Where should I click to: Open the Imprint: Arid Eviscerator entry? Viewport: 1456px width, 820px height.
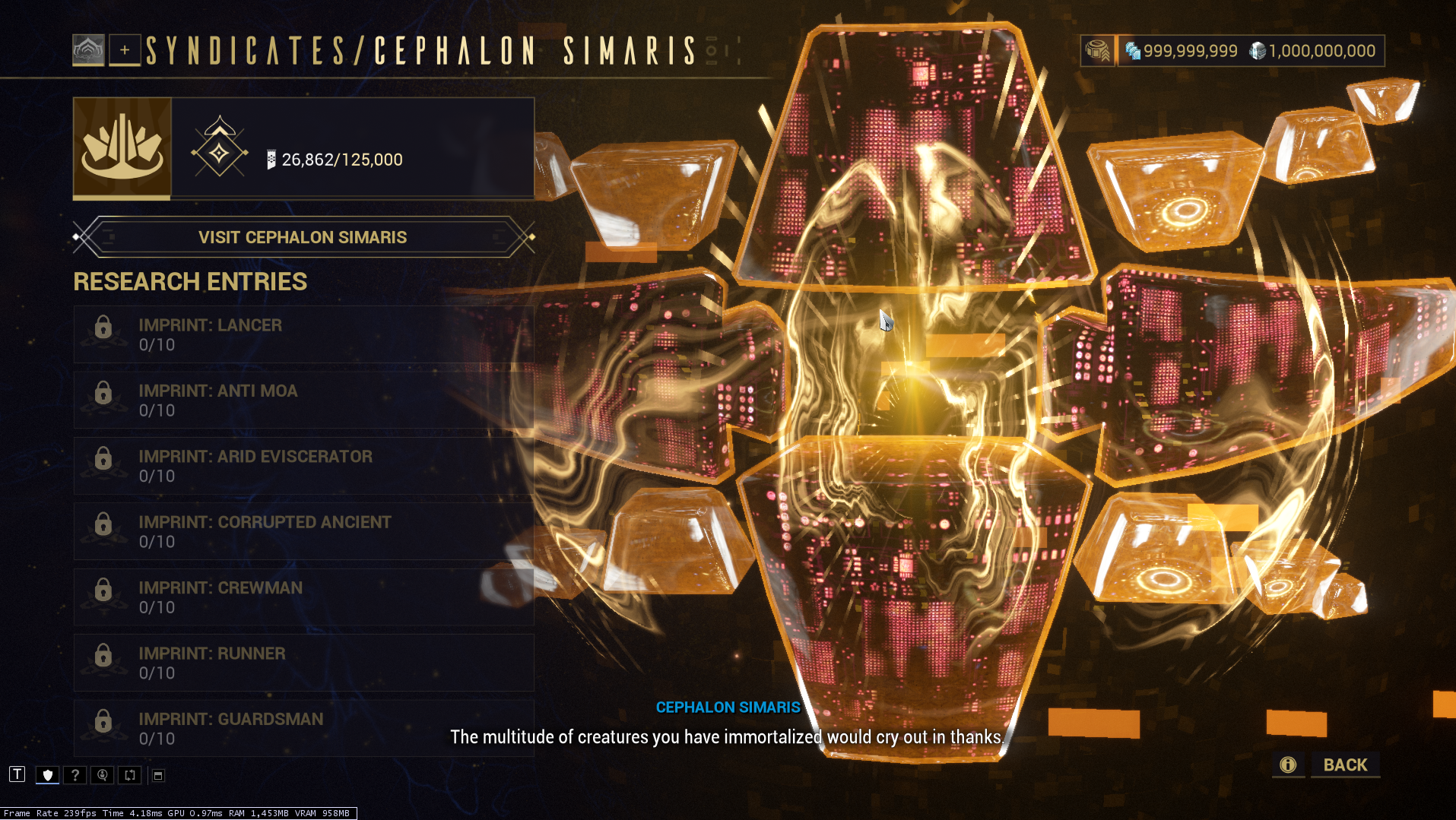click(303, 466)
